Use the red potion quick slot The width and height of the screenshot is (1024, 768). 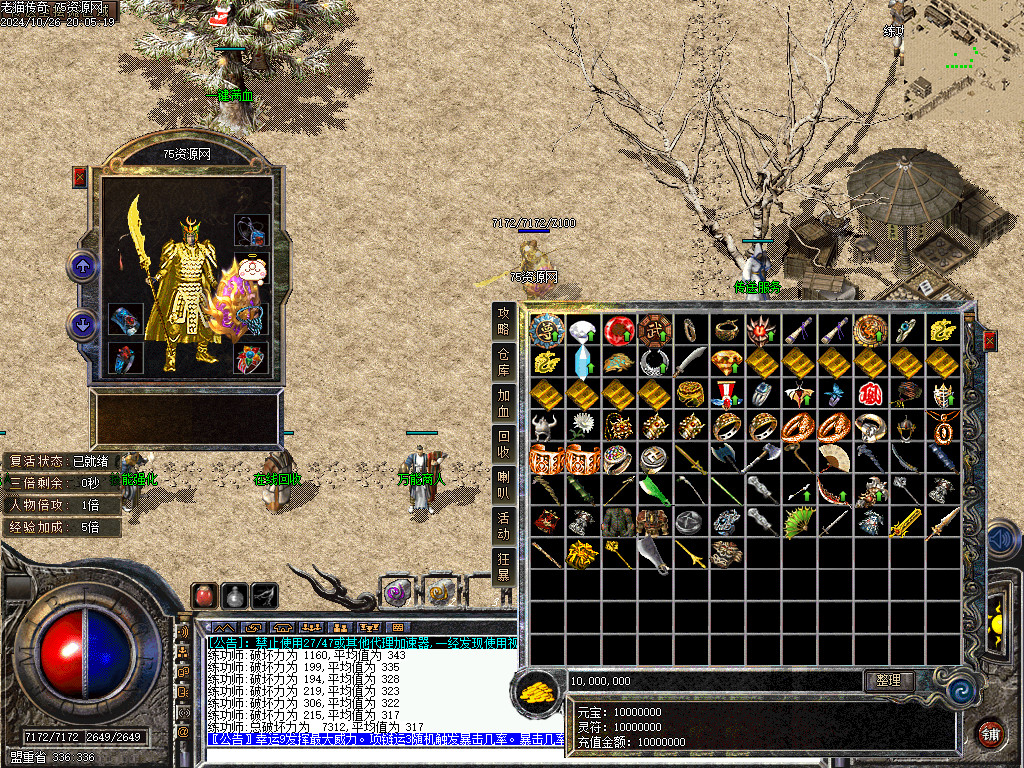click(204, 595)
